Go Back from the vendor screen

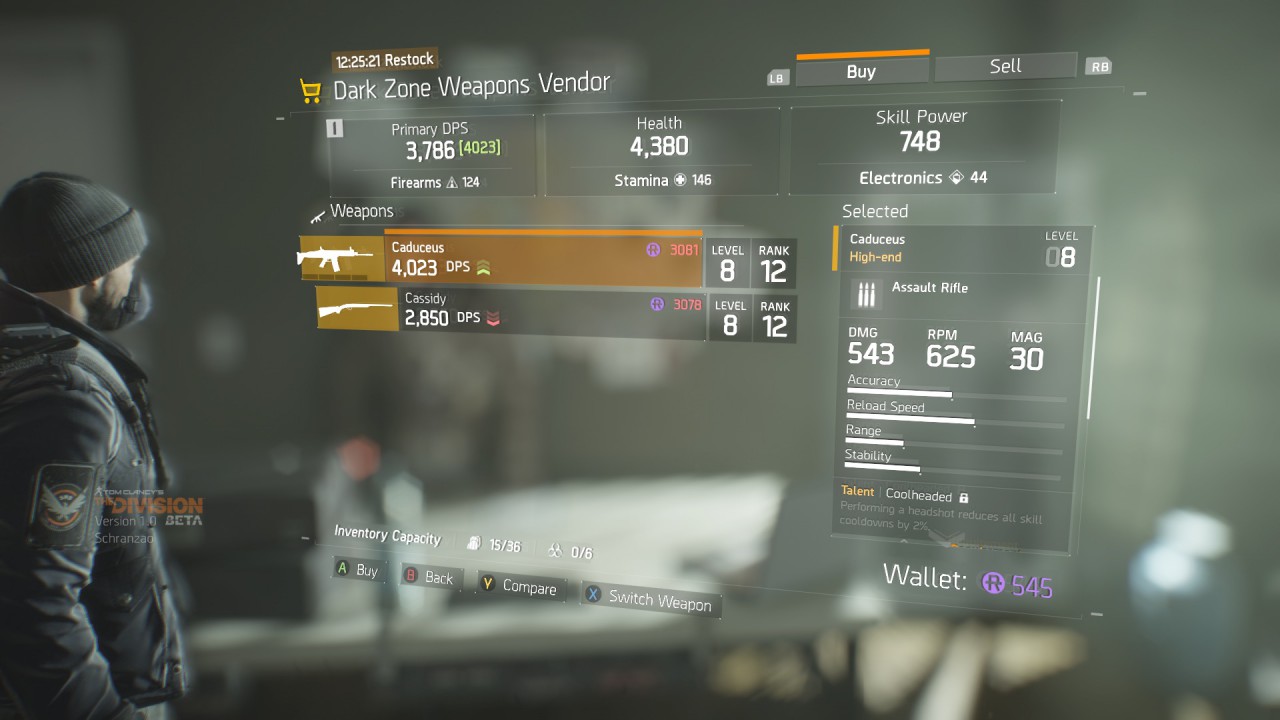pos(428,577)
